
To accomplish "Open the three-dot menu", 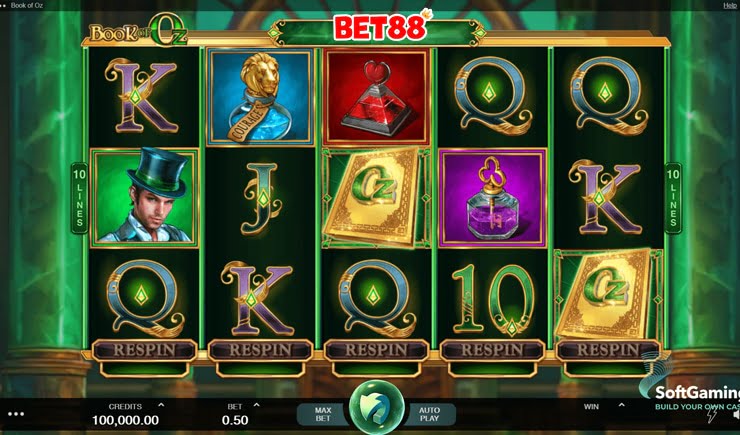I will pyautogui.click(x=15, y=413).
